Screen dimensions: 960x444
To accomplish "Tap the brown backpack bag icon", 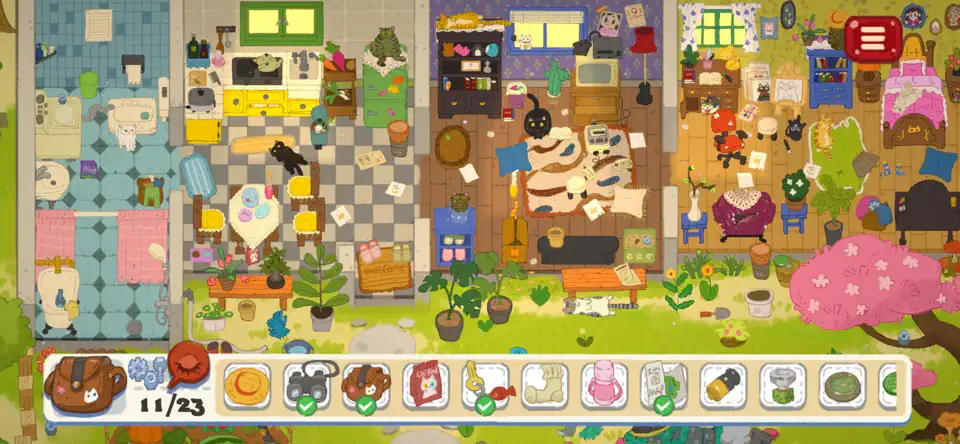I will tap(85, 382).
